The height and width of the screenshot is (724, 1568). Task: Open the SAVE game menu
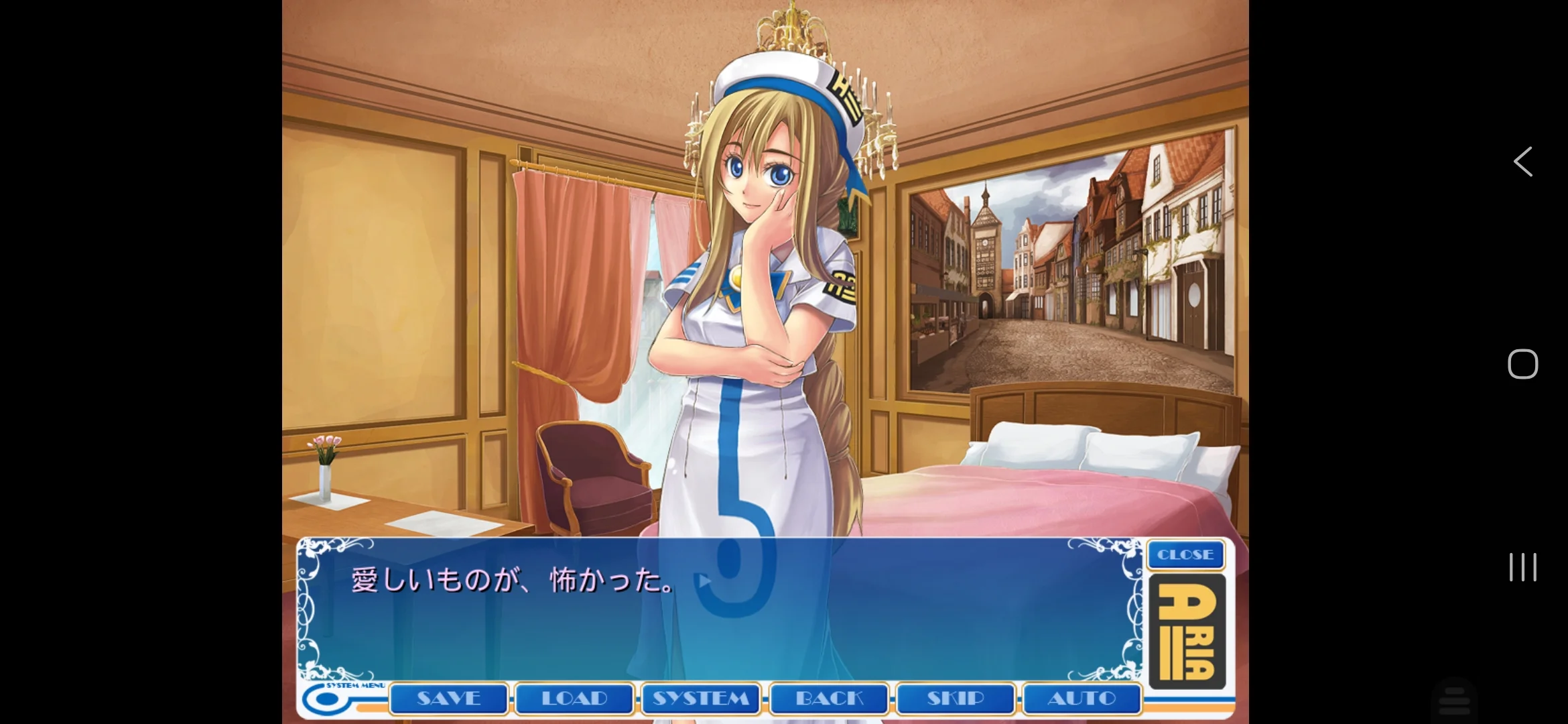coord(448,699)
